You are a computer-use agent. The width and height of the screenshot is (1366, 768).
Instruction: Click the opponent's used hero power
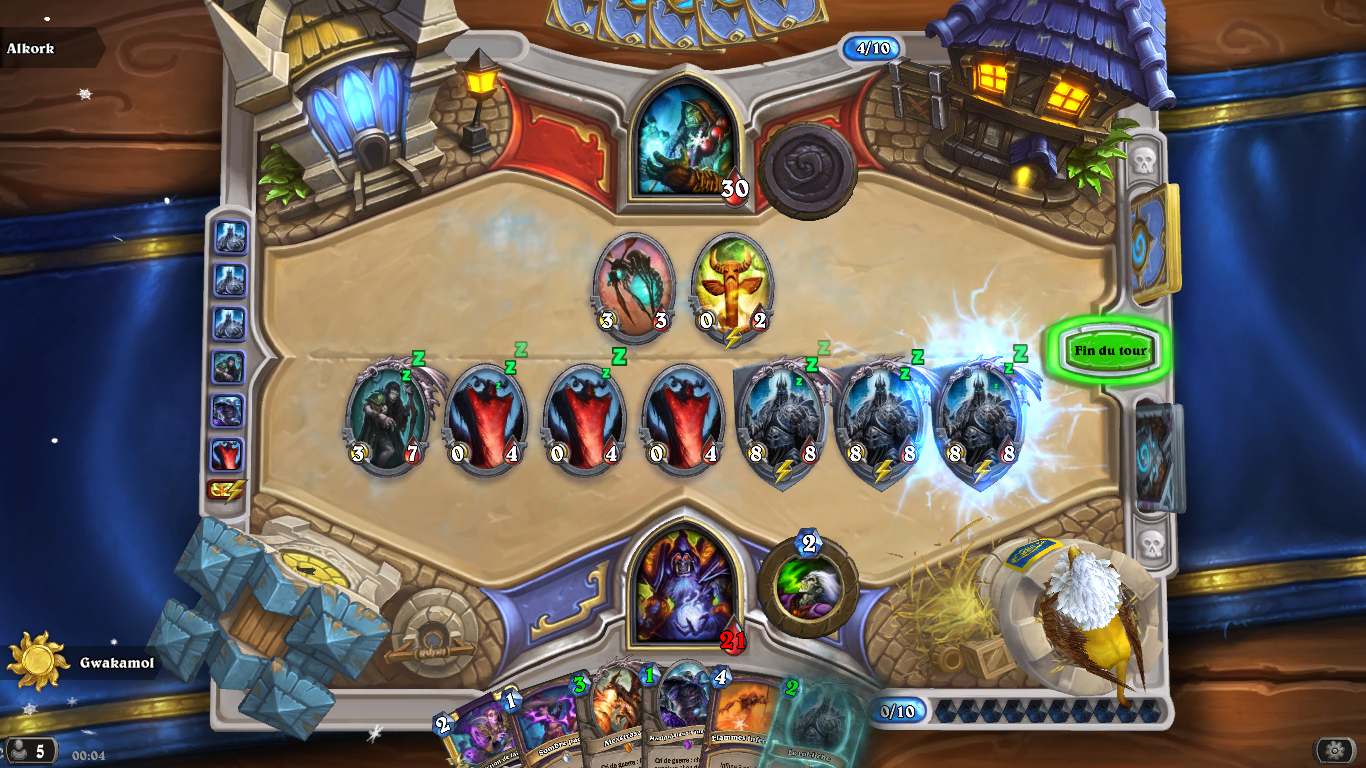tap(807, 171)
